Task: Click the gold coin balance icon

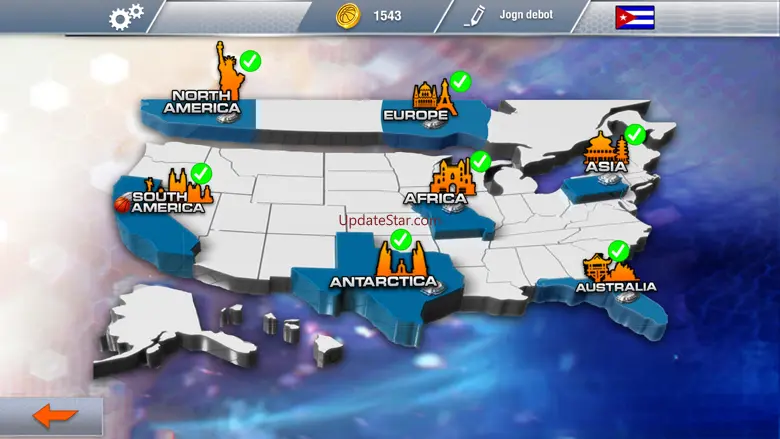Action: 347,16
